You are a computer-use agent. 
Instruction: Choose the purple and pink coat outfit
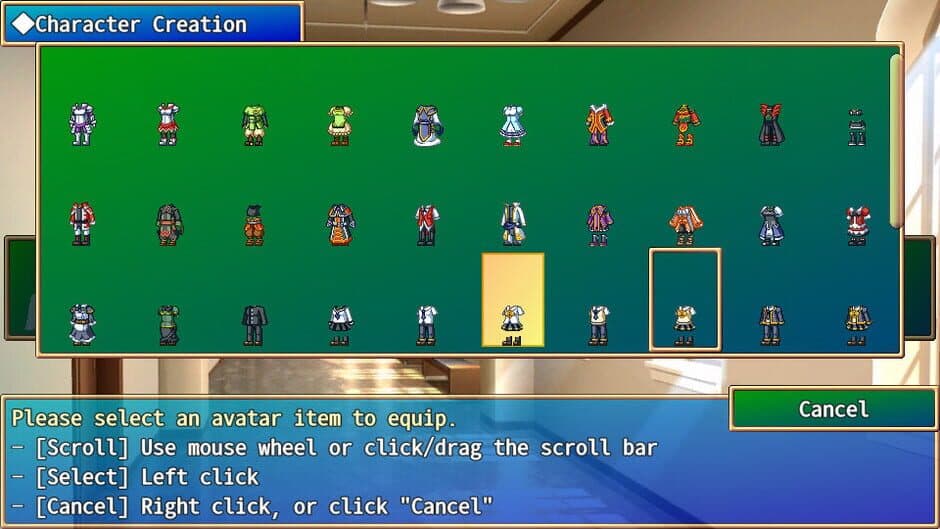coord(599,225)
